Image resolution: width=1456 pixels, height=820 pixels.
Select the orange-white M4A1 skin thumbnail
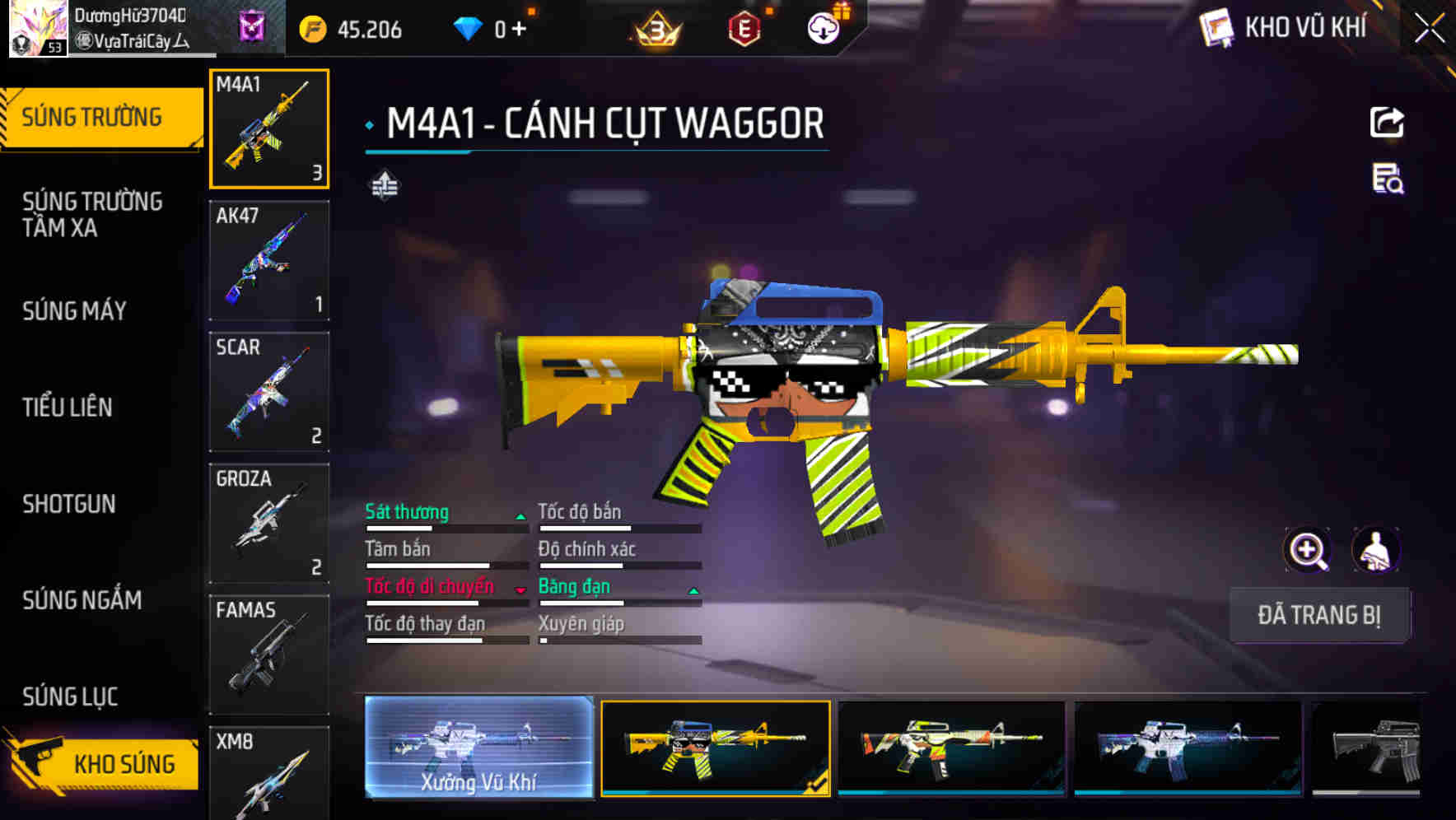click(x=951, y=748)
